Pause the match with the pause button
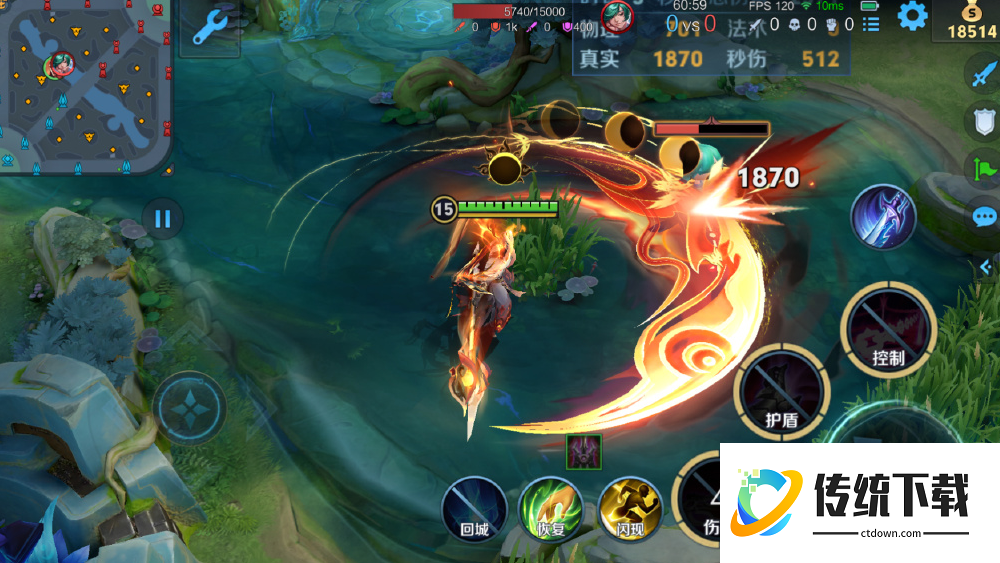The width and height of the screenshot is (1000, 563). tap(163, 218)
